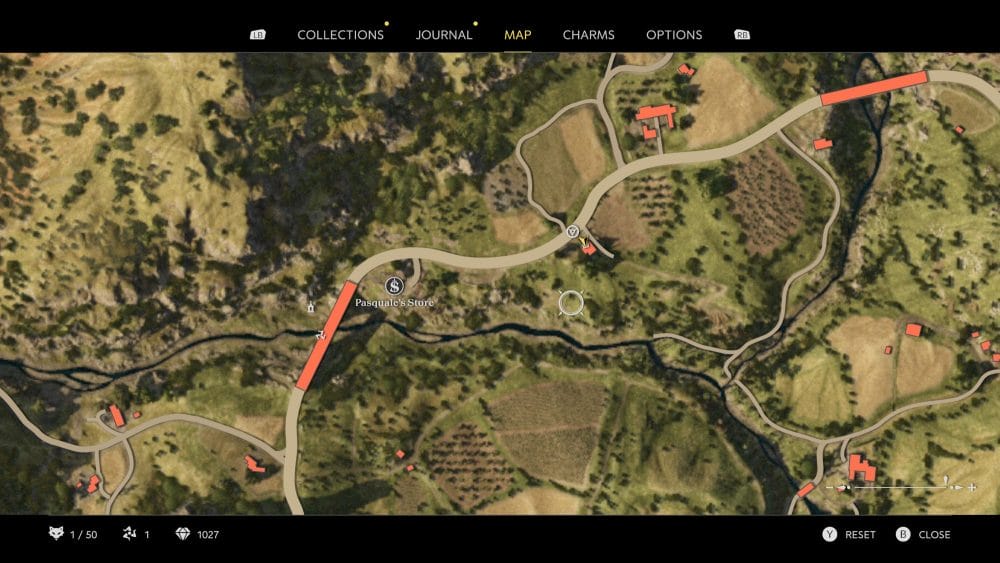Open the Collections tab
Image resolution: width=1000 pixels, height=563 pixels.
pos(340,35)
